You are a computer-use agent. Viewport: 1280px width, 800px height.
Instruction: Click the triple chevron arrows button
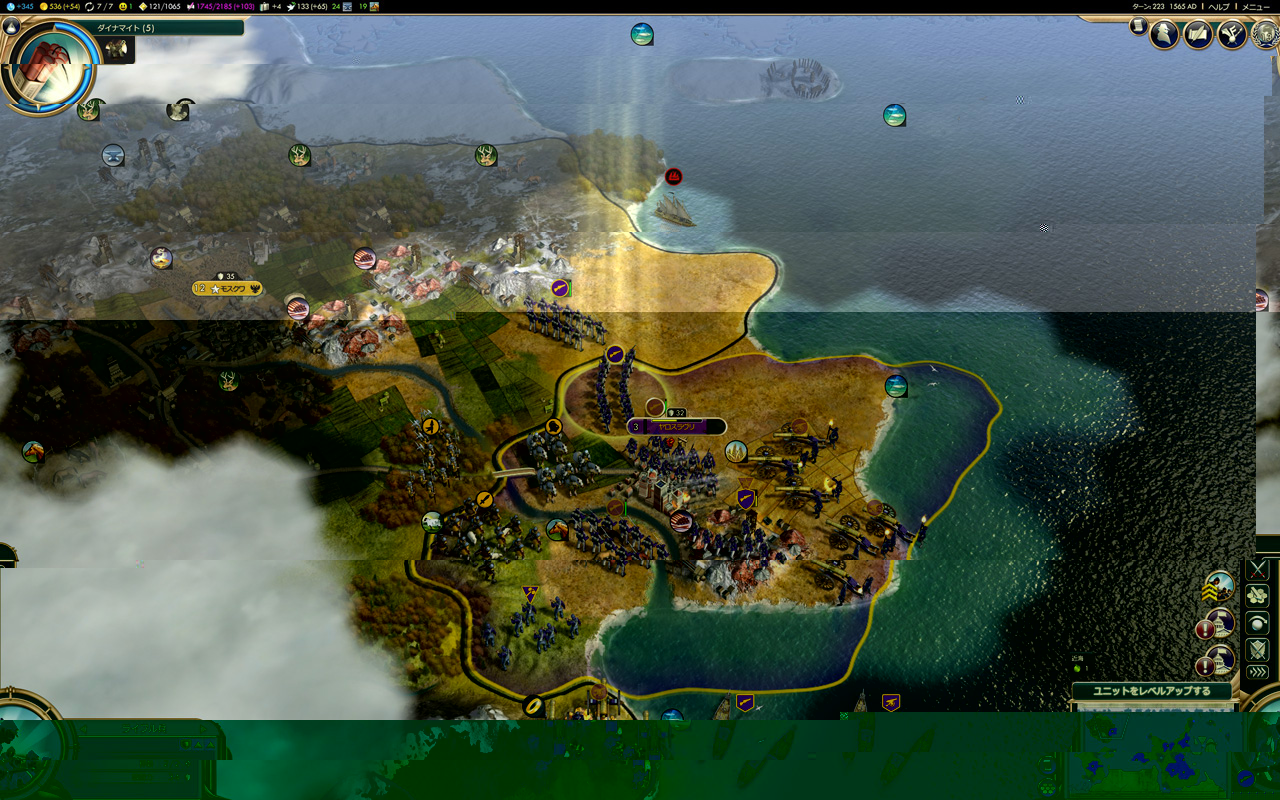pos(1258,672)
